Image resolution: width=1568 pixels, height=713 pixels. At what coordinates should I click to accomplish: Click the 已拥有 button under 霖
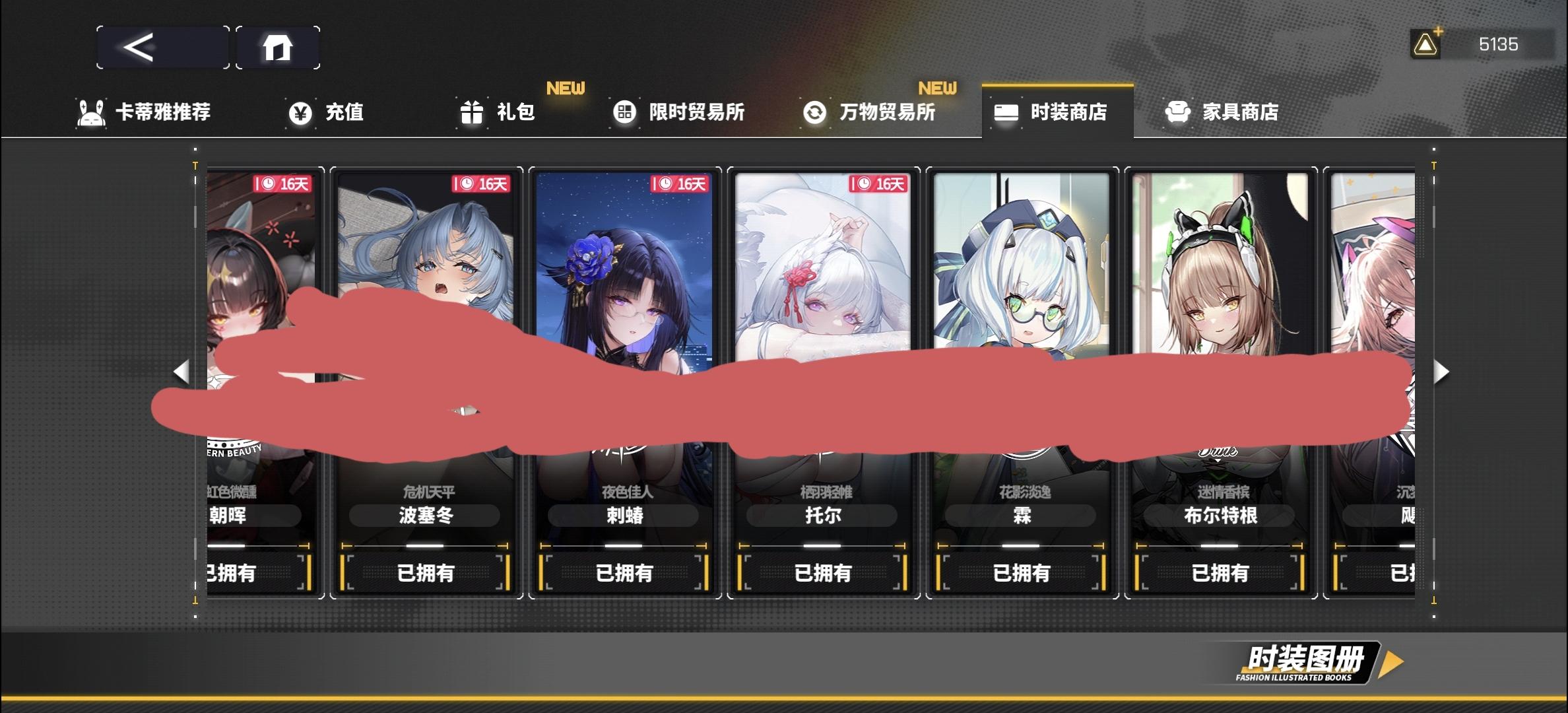(x=1022, y=573)
